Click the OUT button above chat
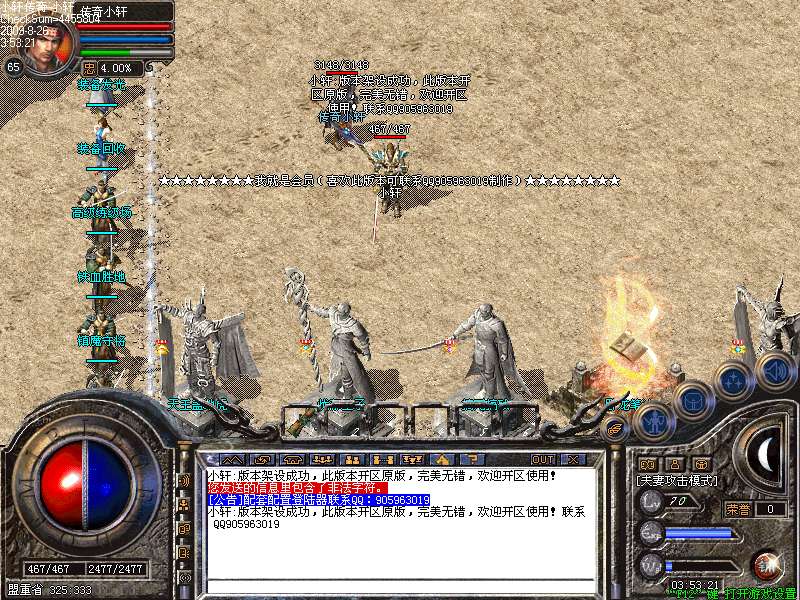This screenshot has height=600, width=800. (543, 459)
